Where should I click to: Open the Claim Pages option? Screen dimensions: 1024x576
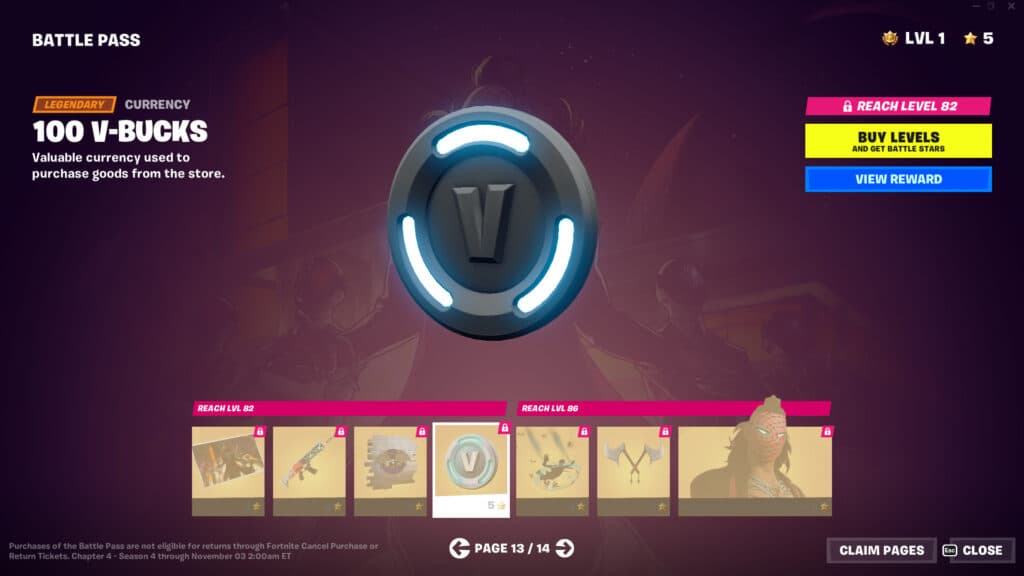881,550
